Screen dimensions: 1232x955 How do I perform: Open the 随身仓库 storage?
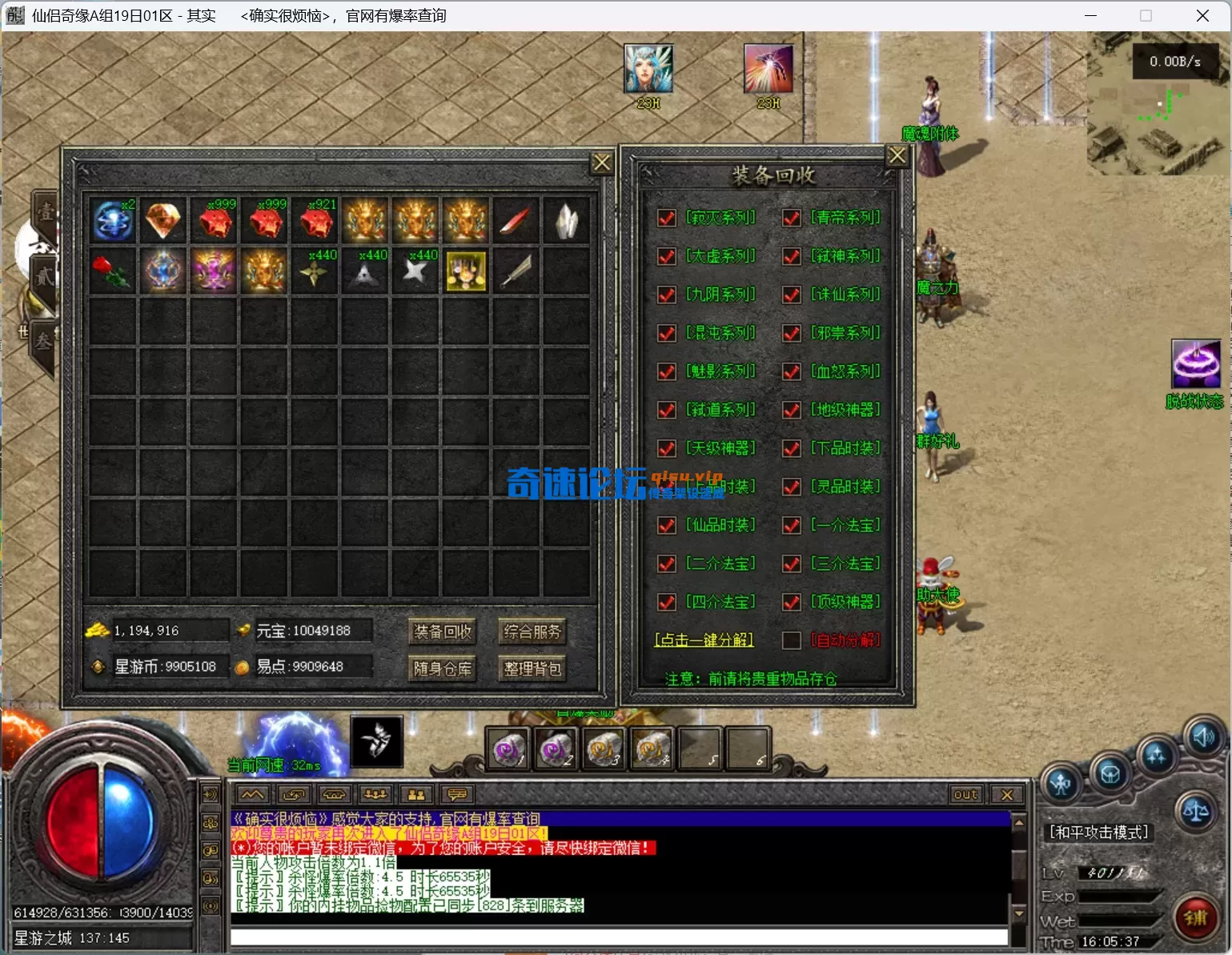point(442,668)
